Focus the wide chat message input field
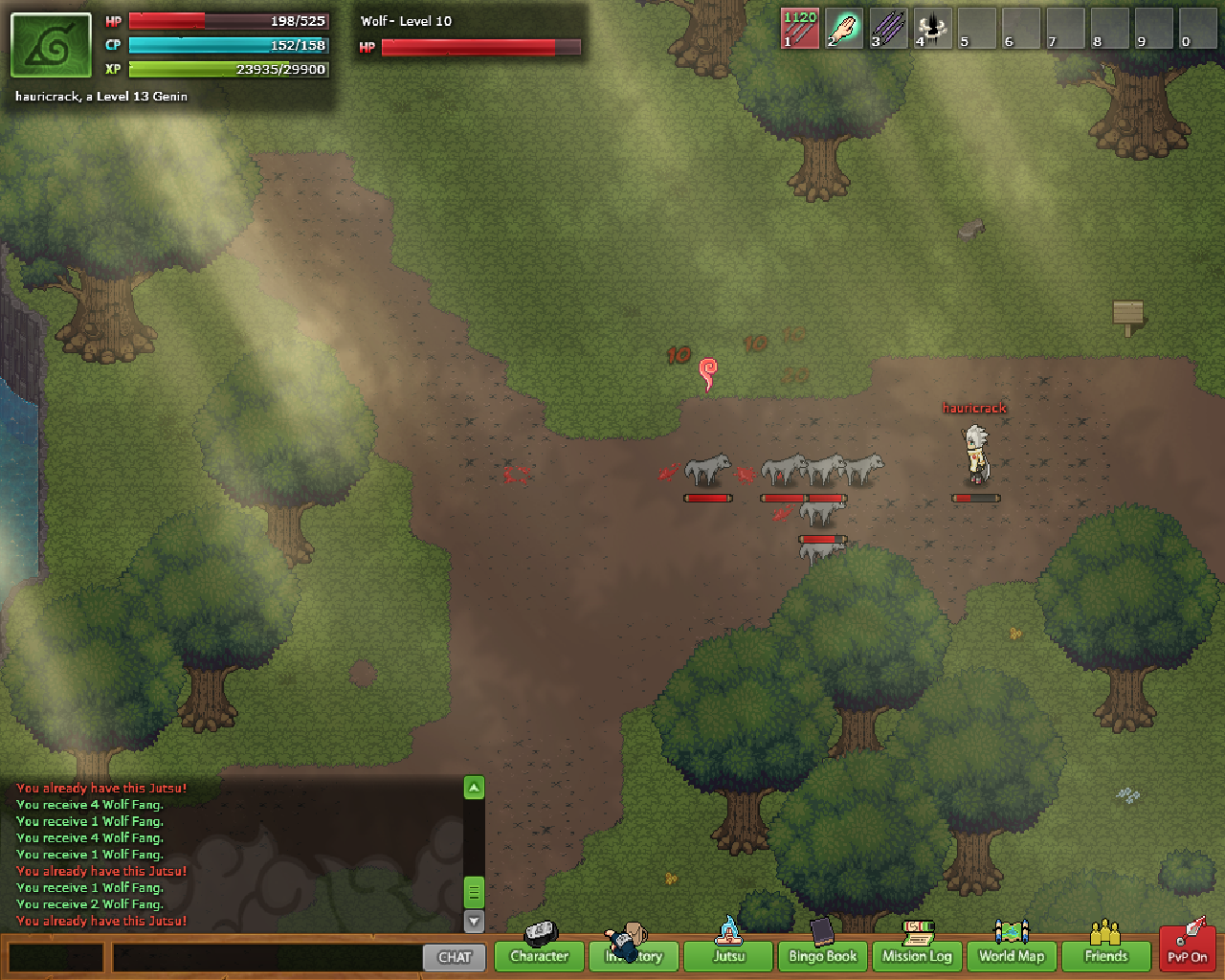 (267, 957)
